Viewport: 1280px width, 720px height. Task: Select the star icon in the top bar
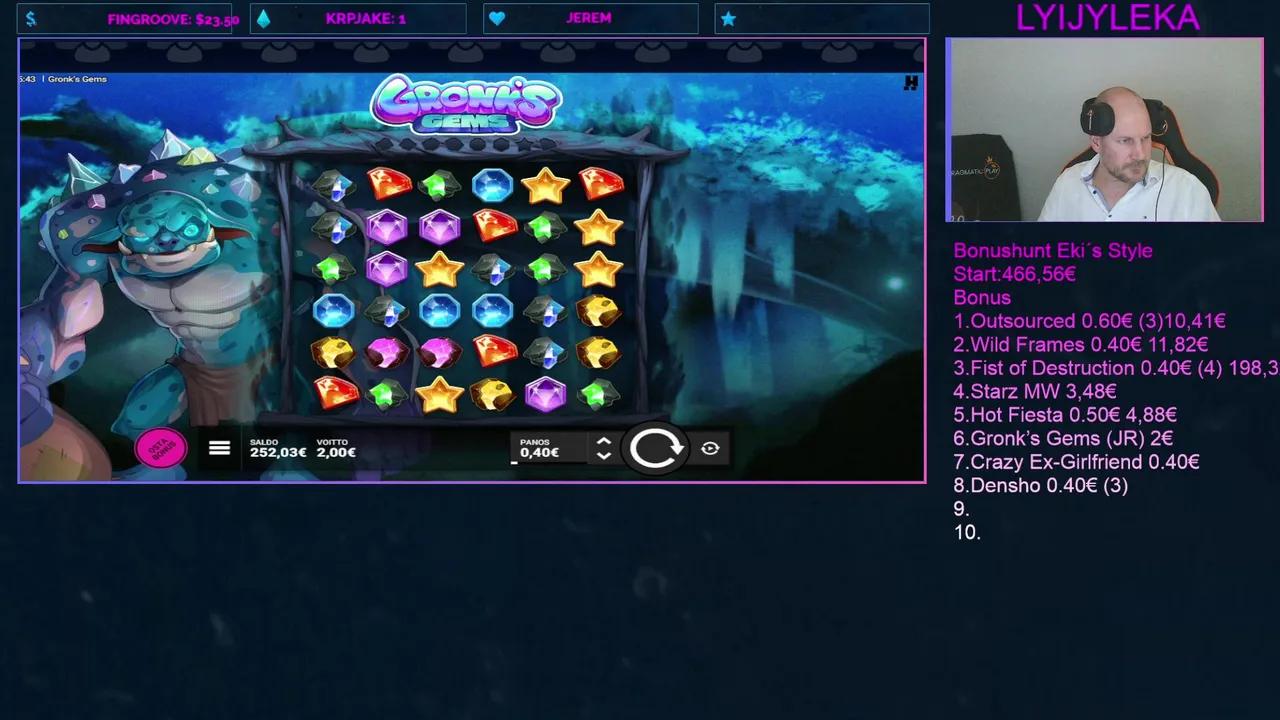pos(729,17)
